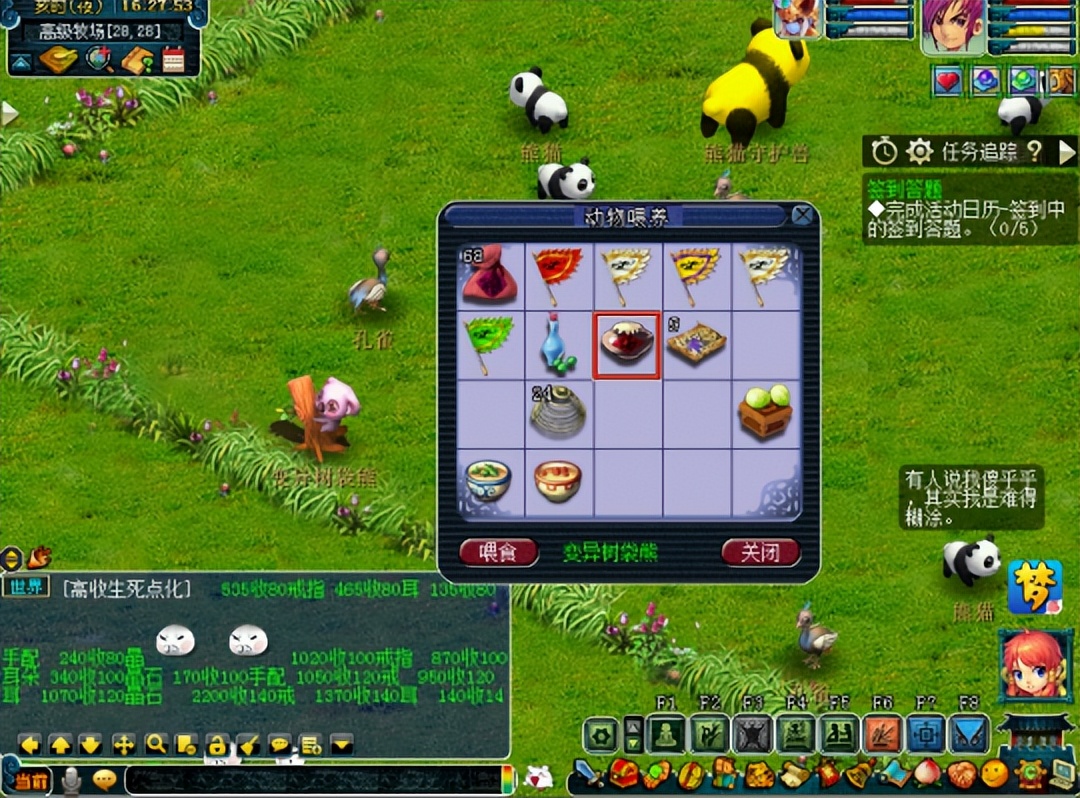
Task: Close the animal feeding window with X
Action: pyautogui.click(x=801, y=215)
